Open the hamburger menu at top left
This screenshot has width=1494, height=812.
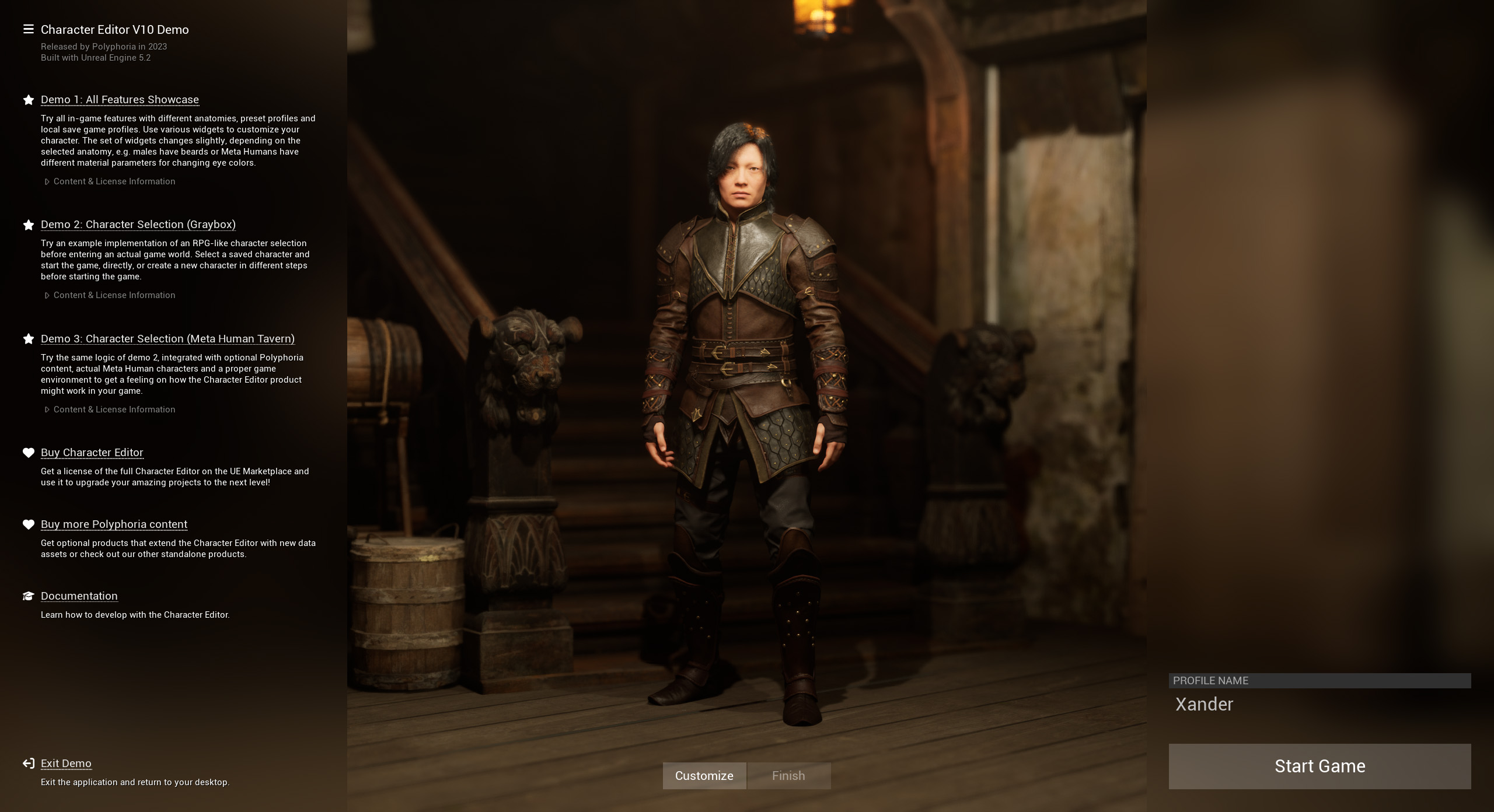point(27,29)
